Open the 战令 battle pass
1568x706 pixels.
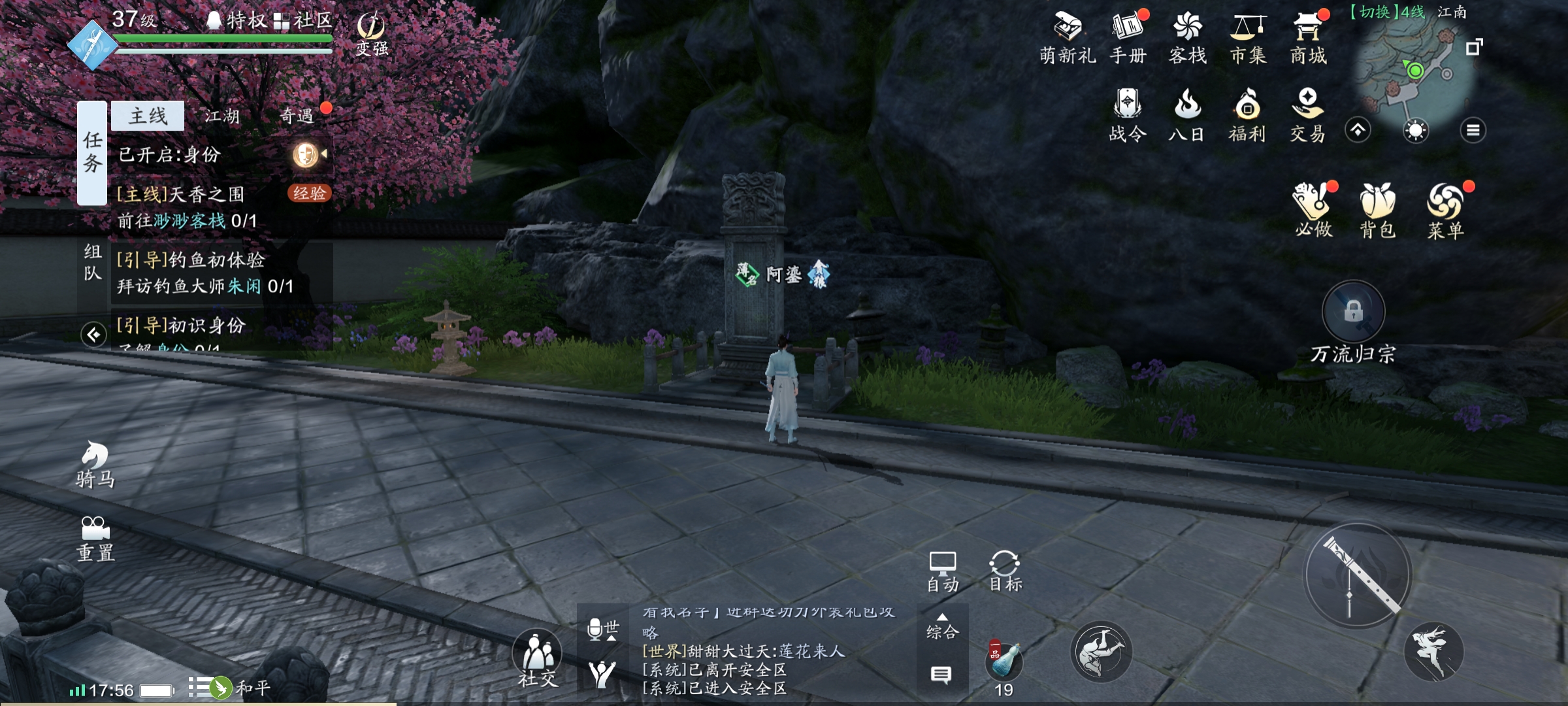point(1128,116)
